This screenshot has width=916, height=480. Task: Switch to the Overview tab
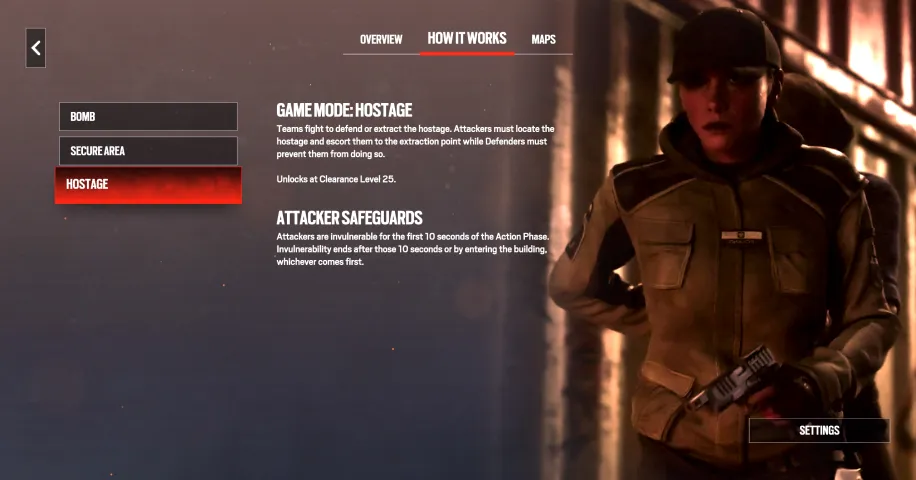tap(381, 40)
